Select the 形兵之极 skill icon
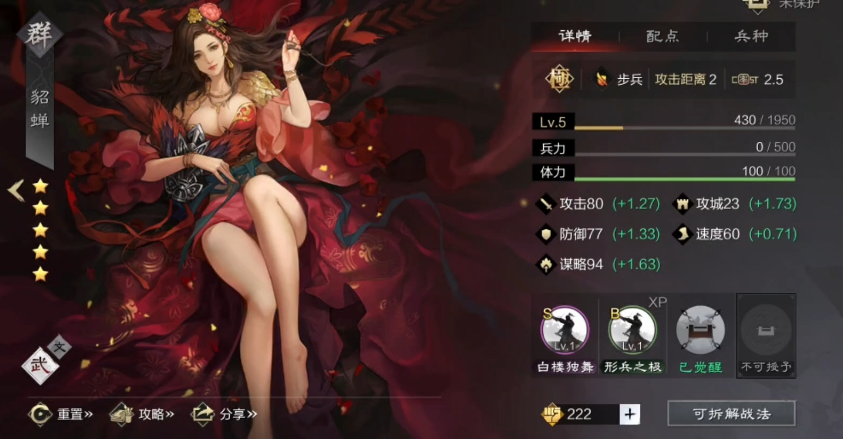 (x=632, y=329)
